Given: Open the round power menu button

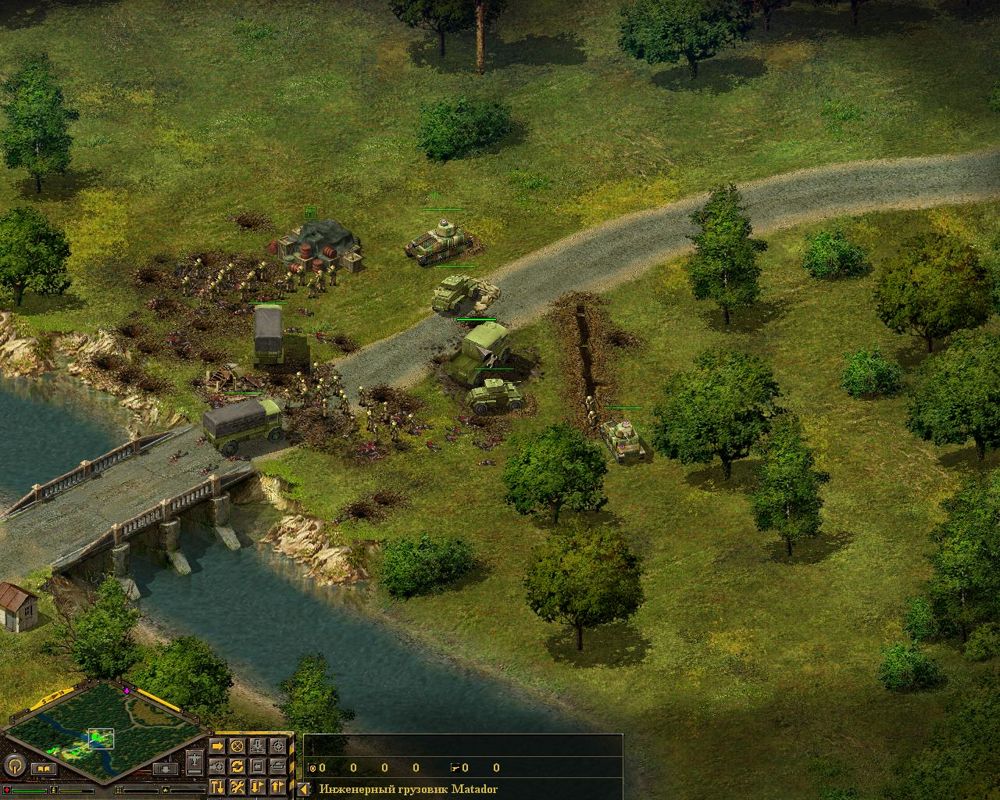Looking at the screenshot, I should click(x=14, y=766).
